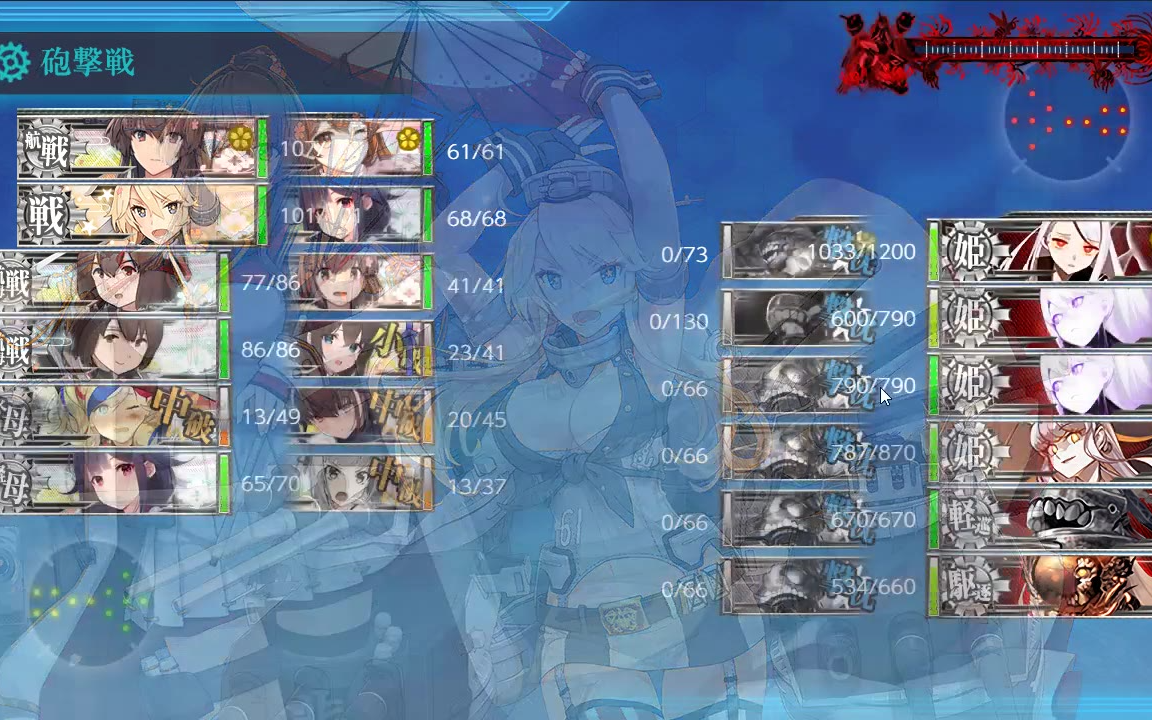
Task: Select the enemy light cruiser banner with 670/670 HP
Action: click(1040, 519)
